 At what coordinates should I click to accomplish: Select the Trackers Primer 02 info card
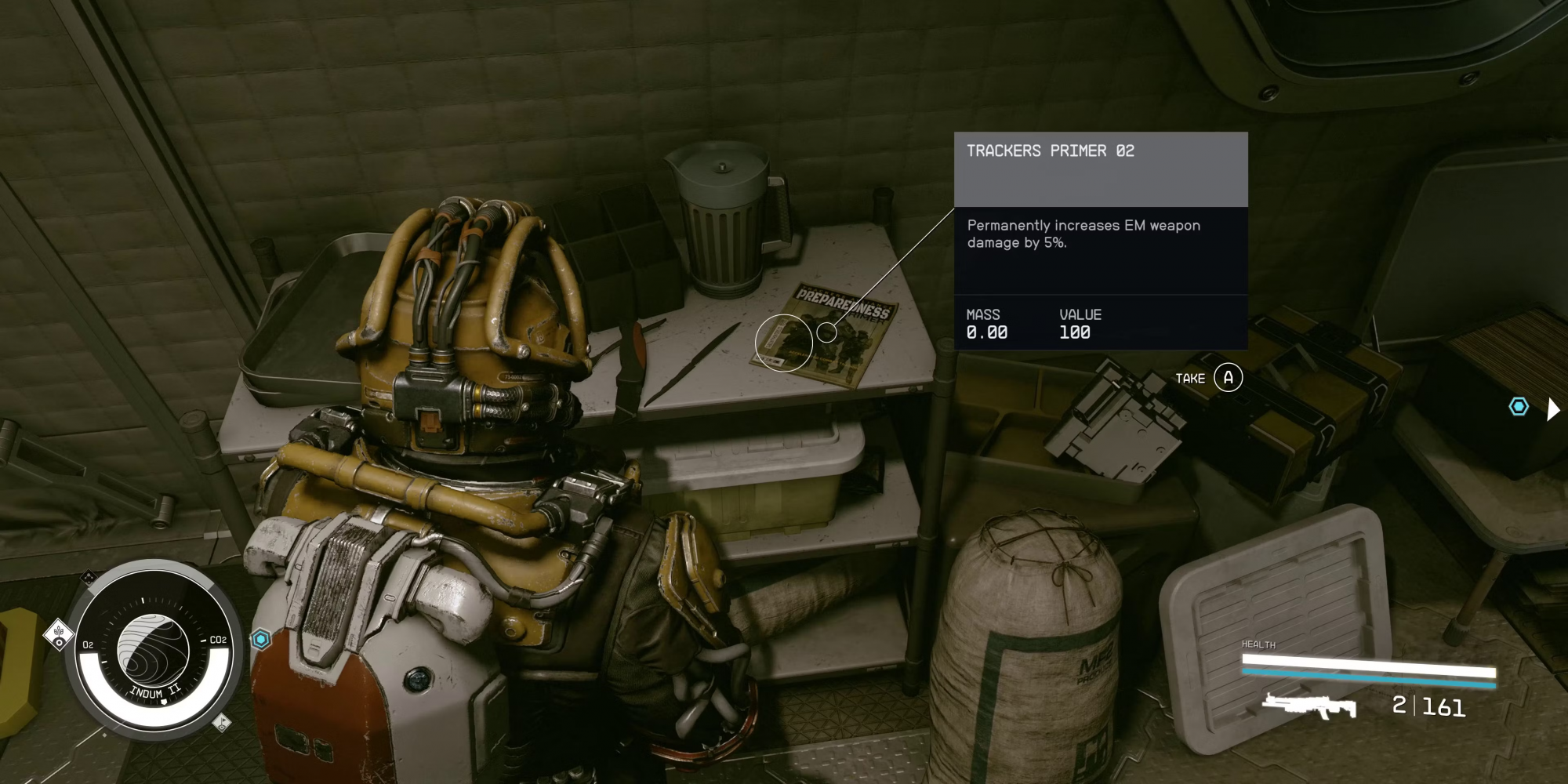1100,240
